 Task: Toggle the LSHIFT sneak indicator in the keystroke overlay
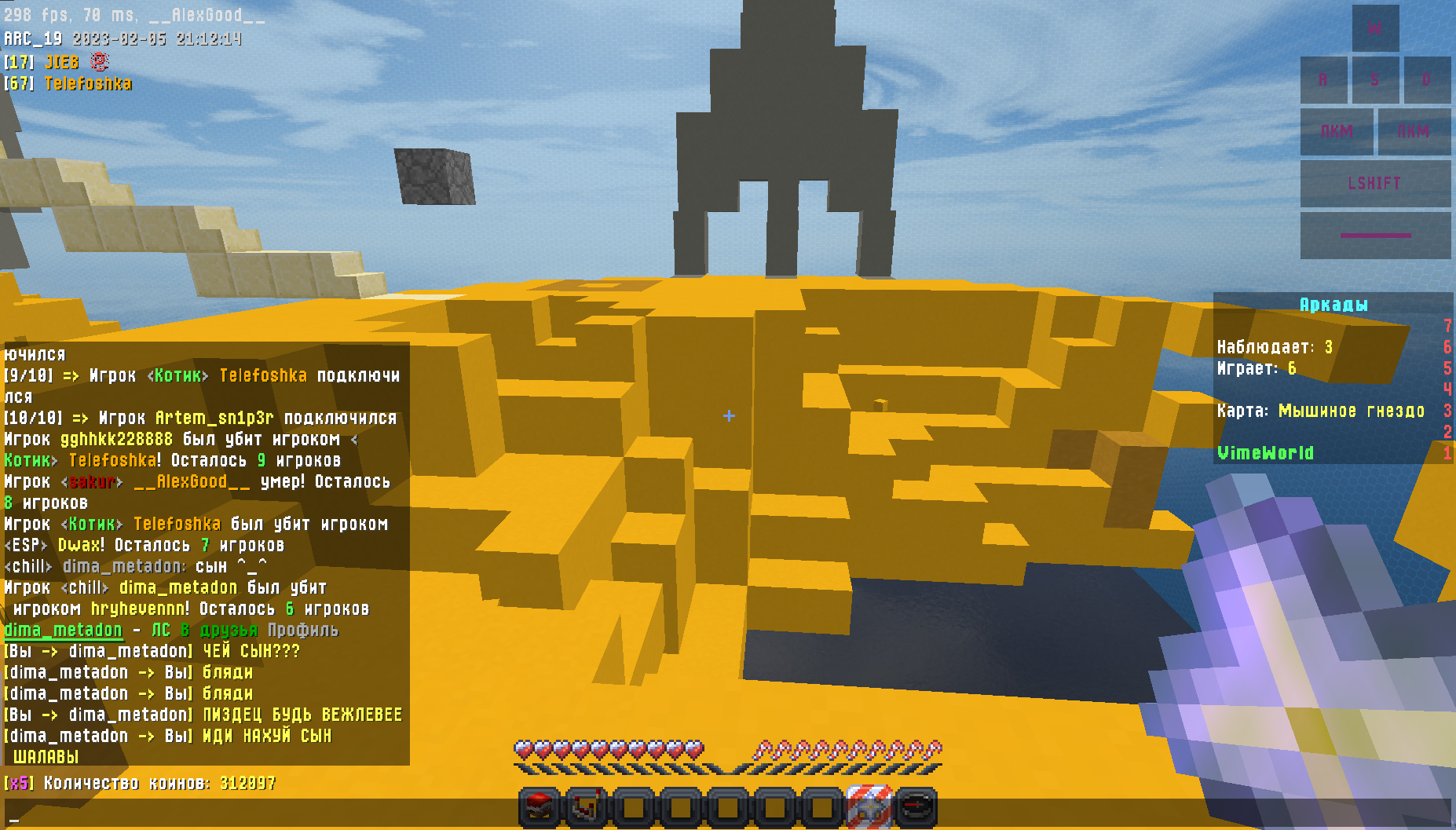tap(1374, 183)
